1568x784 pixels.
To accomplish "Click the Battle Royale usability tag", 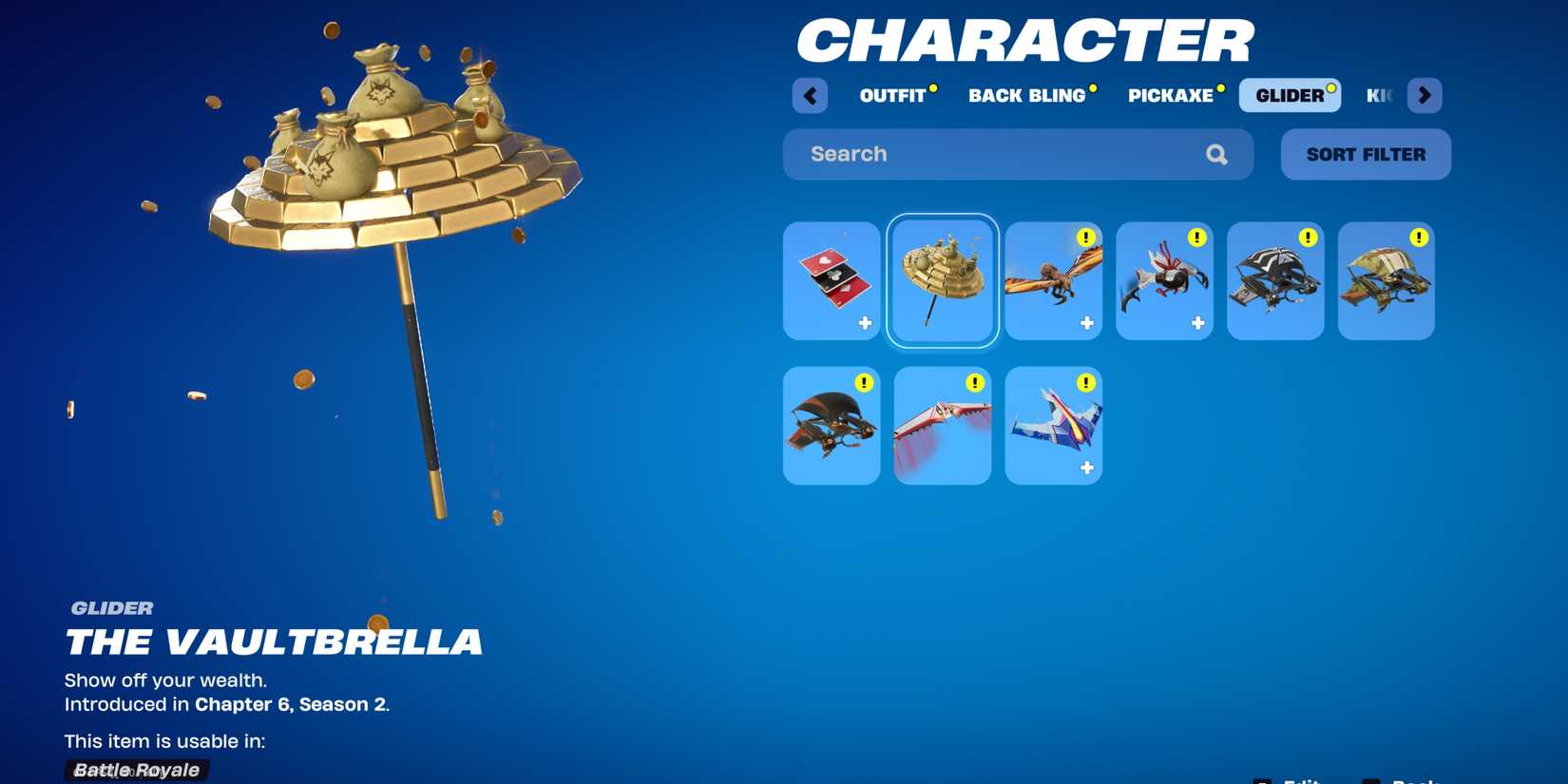I will pos(136,770).
